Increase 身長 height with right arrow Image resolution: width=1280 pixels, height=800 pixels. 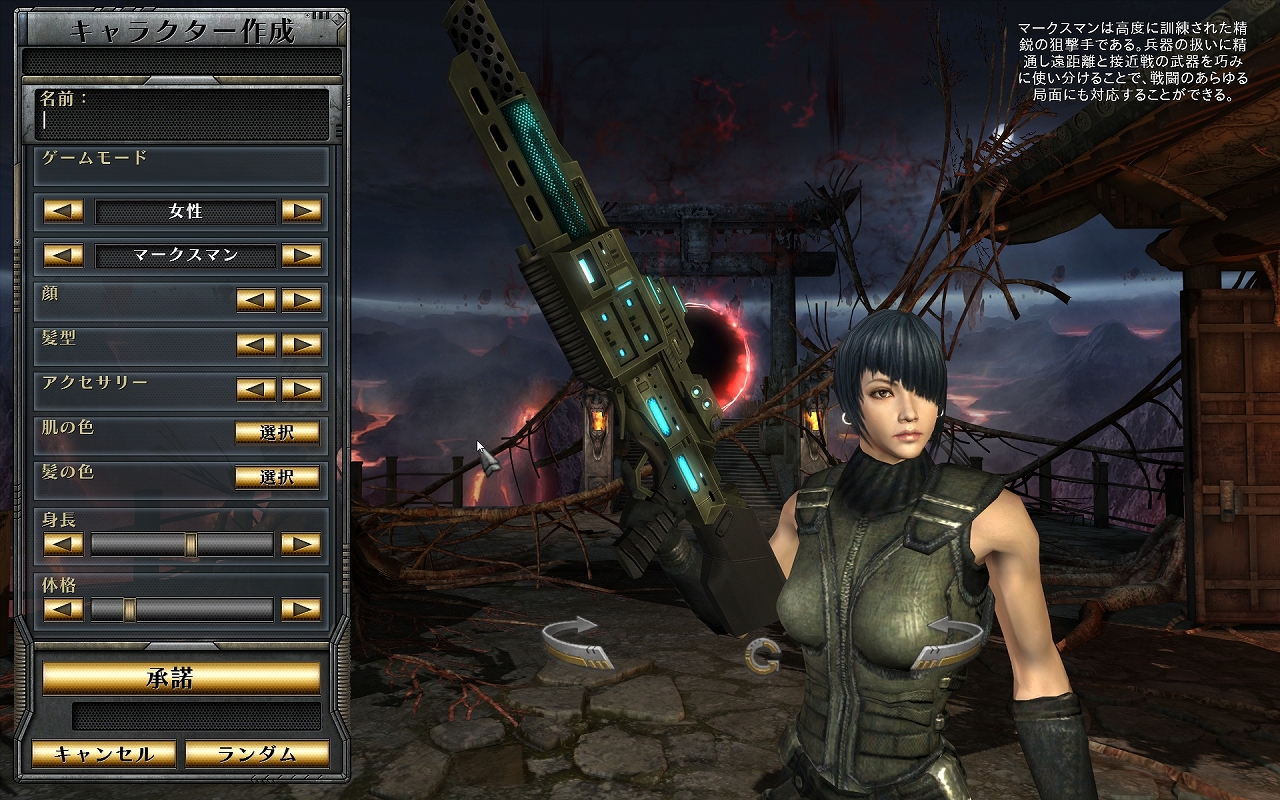click(x=301, y=544)
